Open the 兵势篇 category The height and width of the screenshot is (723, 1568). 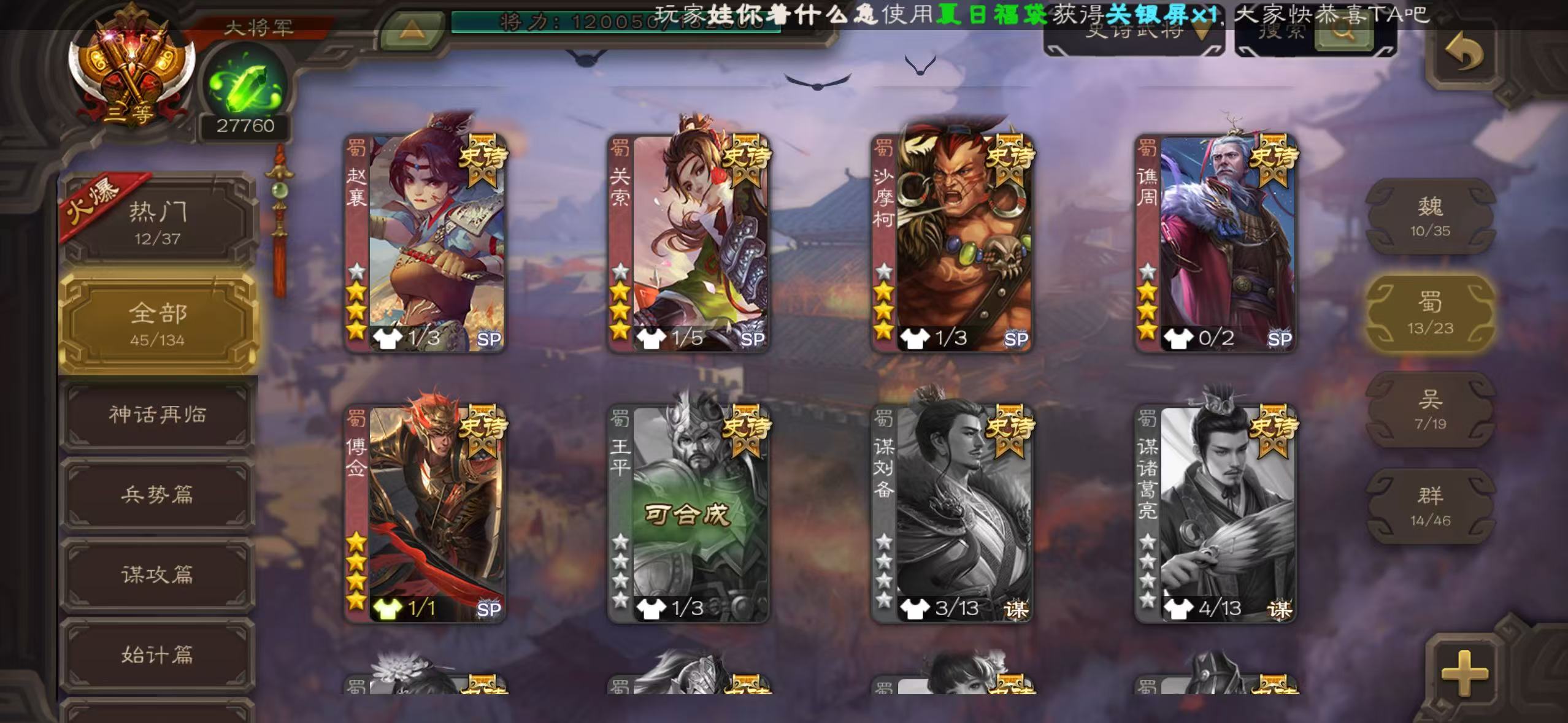158,494
